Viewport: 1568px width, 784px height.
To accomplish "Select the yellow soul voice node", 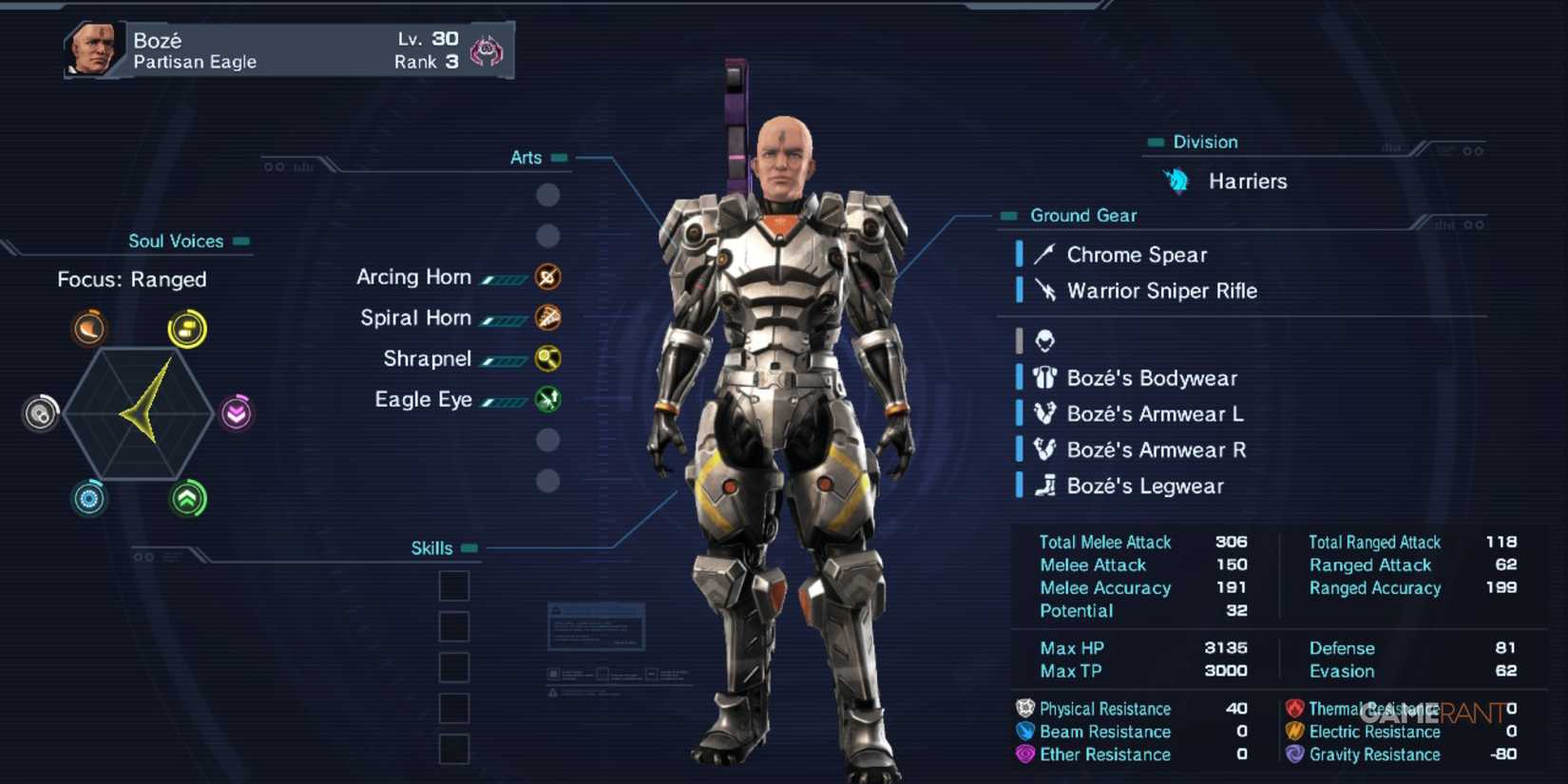I will pos(188,327).
